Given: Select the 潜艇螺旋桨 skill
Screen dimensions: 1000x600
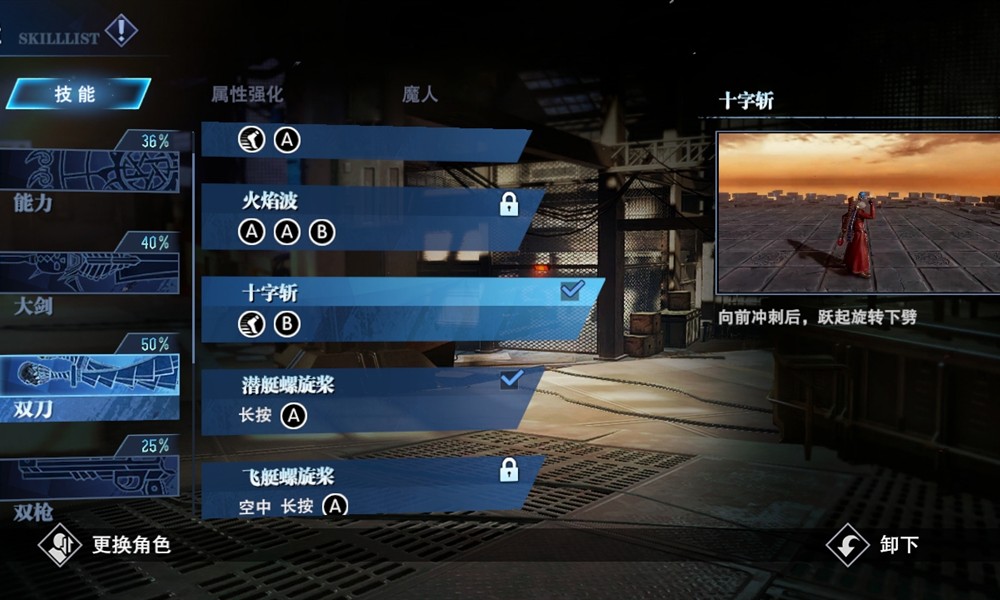Looking at the screenshot, I should [x=370, y=400].
